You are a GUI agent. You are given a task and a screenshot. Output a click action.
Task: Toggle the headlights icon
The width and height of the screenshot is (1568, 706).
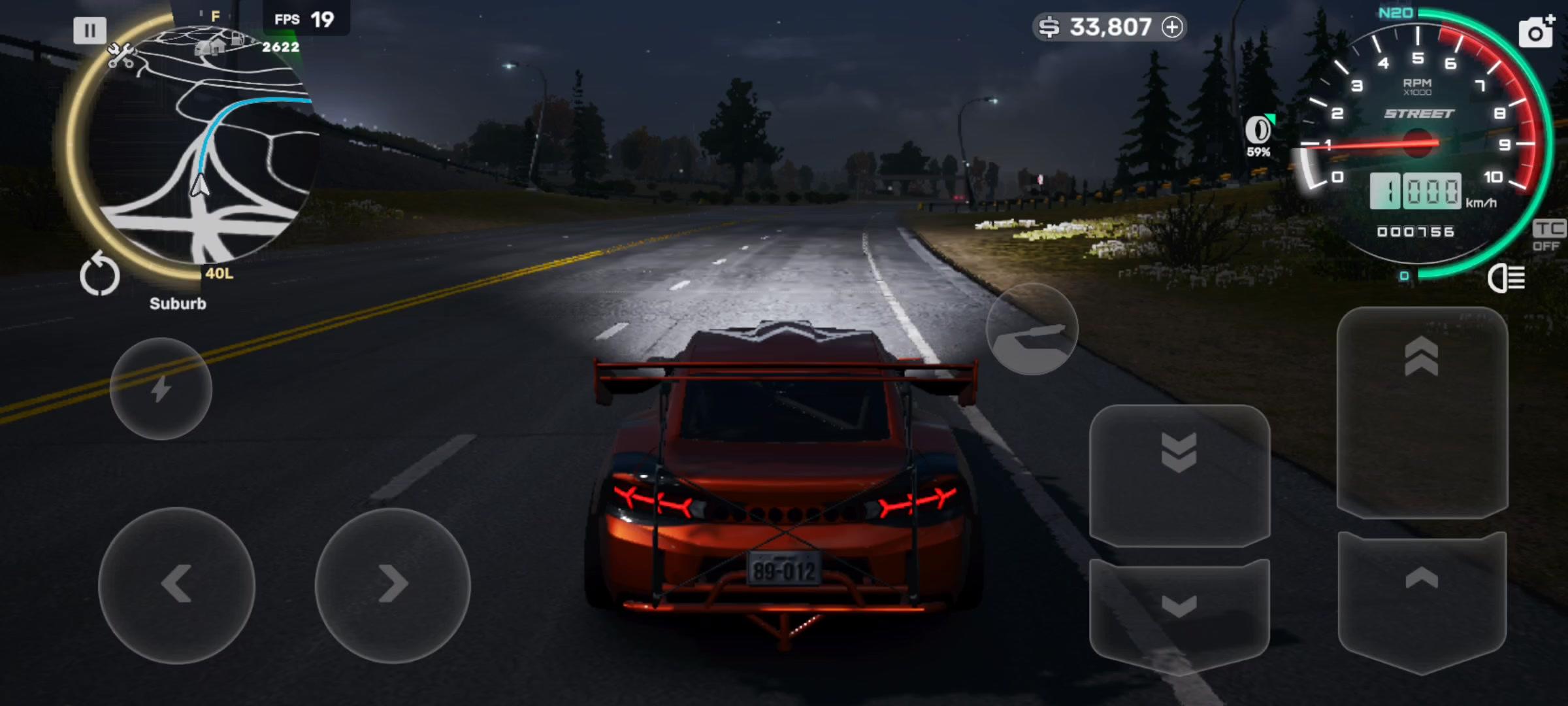click(1507, 278)
